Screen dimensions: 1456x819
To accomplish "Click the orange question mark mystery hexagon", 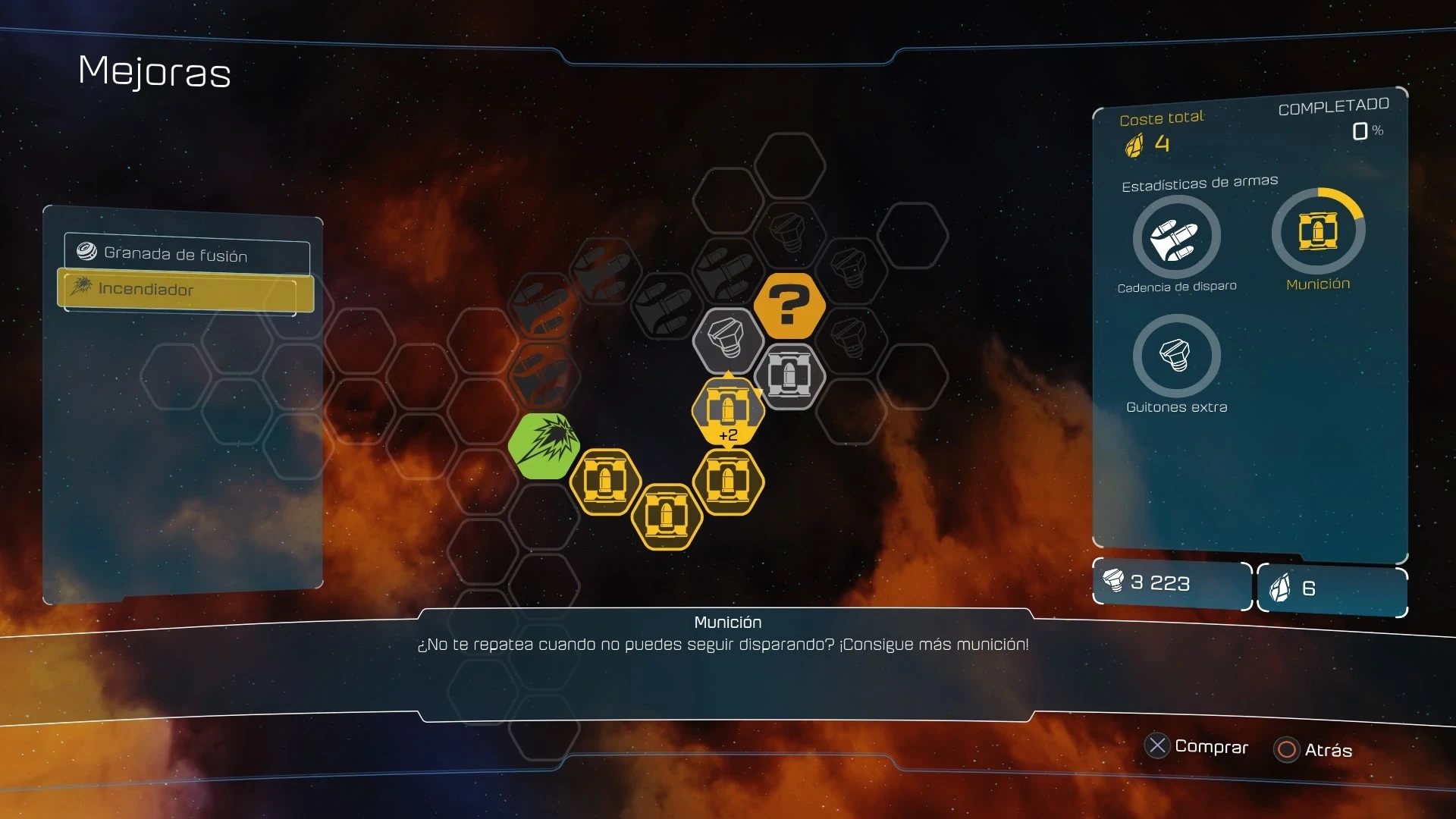I will (x=789, y=305).
